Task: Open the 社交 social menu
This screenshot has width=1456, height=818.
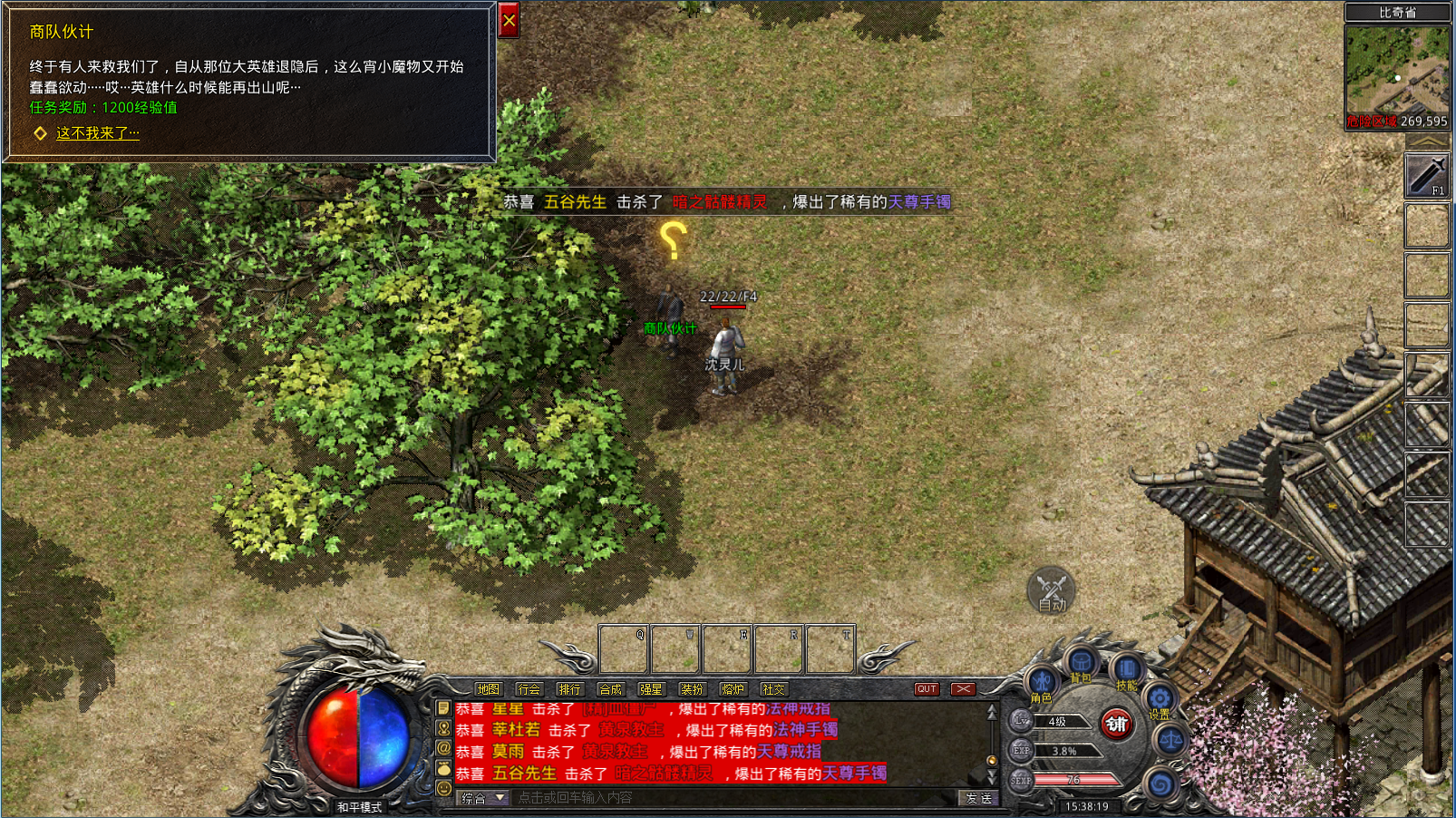Action: [773, 689]
